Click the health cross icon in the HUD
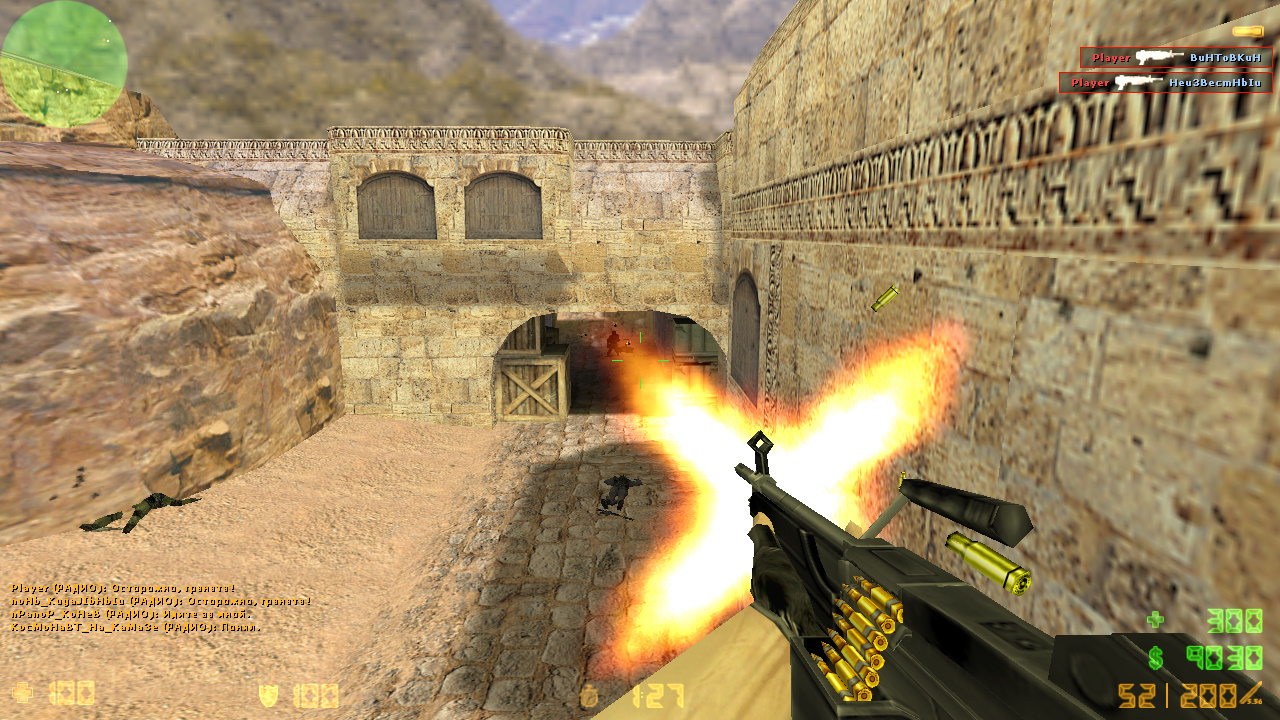 24,694
